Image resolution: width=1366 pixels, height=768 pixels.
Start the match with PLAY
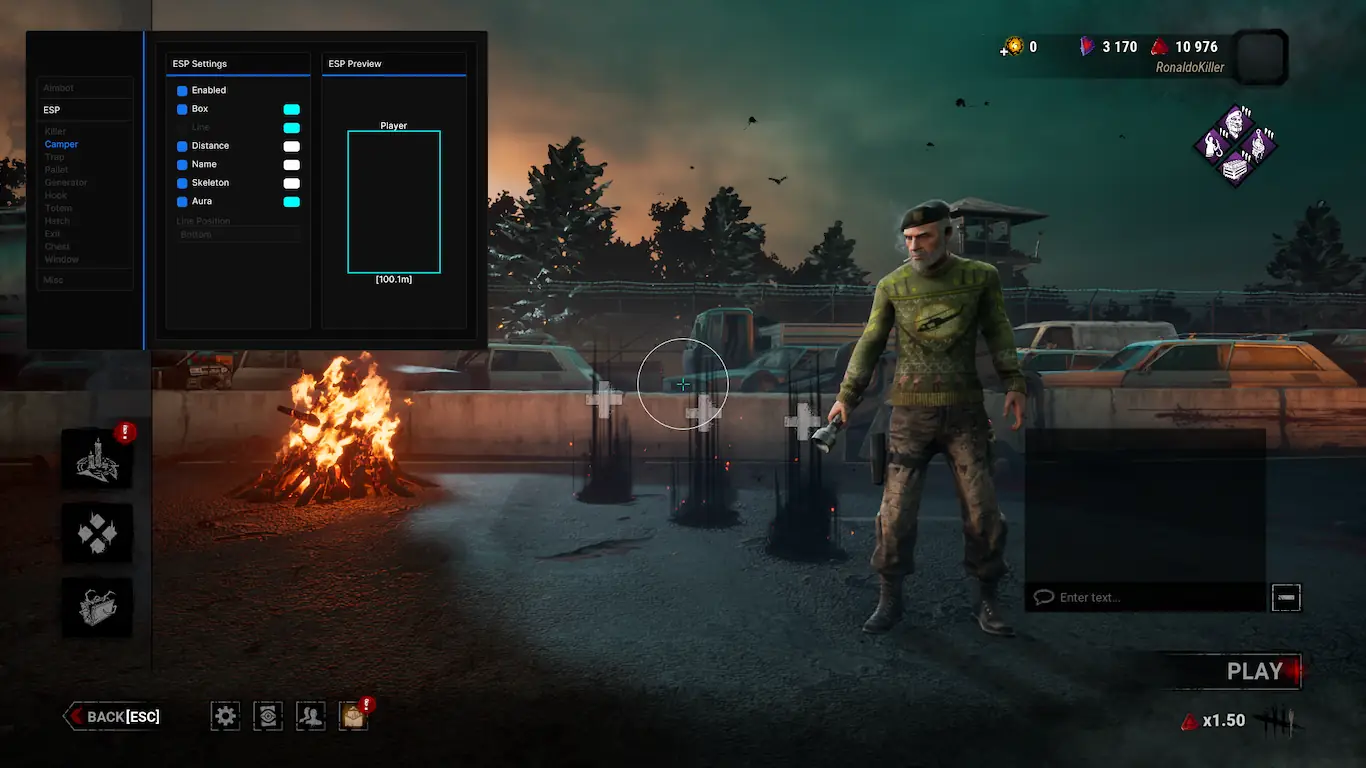click(1253, 672)
